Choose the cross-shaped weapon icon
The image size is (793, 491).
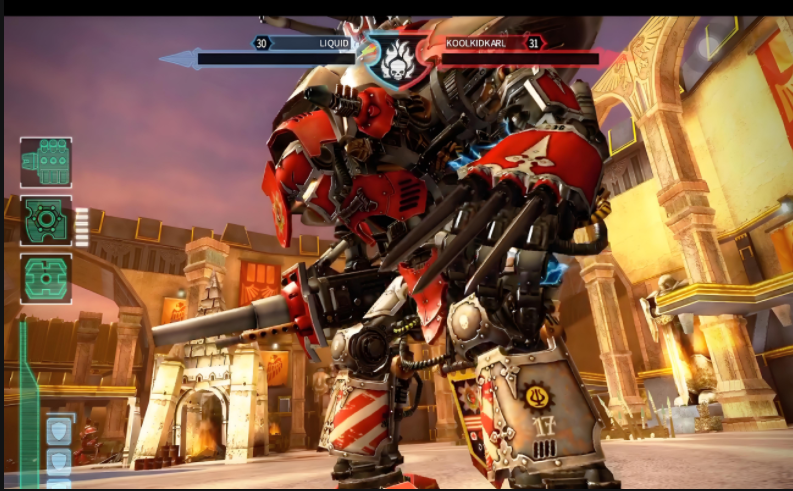46,278
